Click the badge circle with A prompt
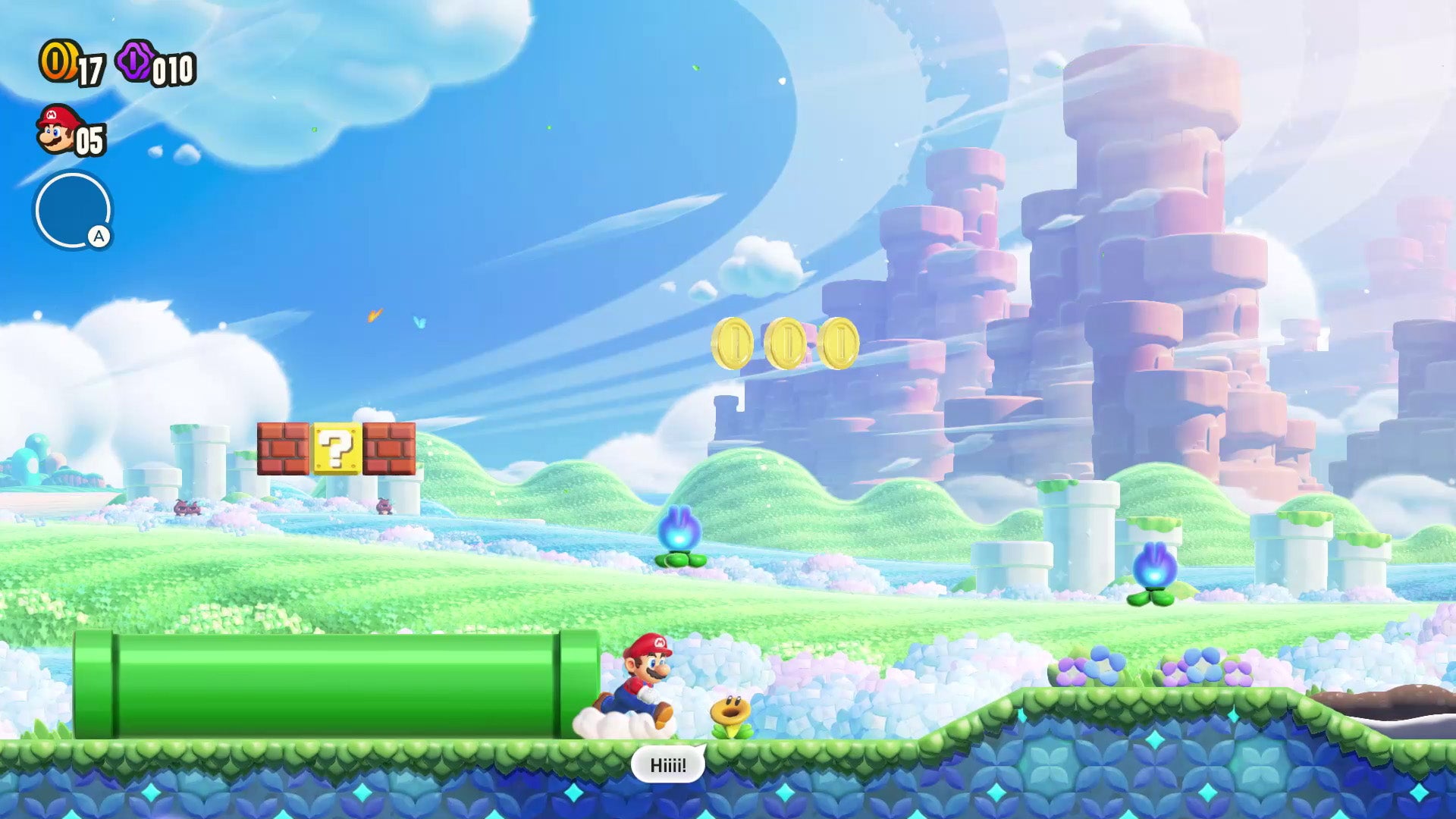 point(74,210)
